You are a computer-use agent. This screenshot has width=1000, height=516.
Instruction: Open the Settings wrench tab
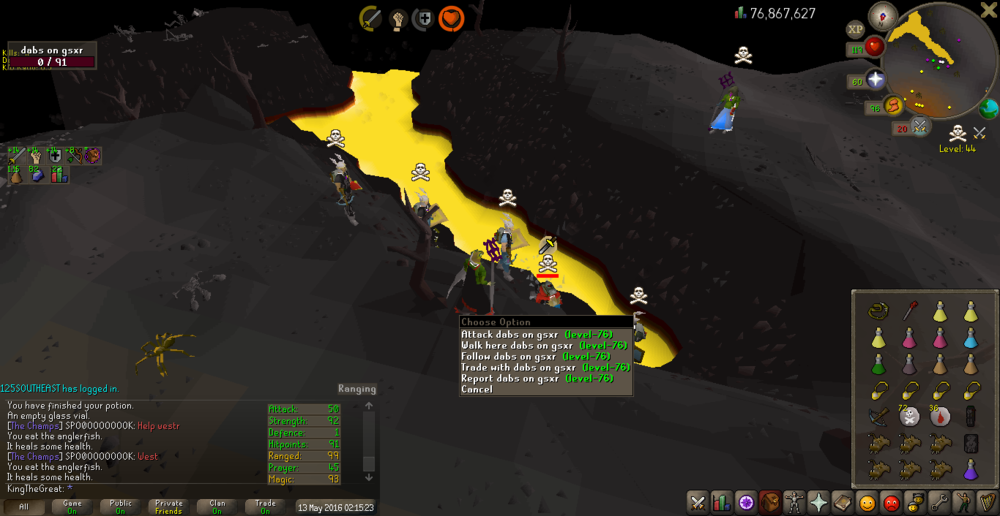click(x=939, y=502)
